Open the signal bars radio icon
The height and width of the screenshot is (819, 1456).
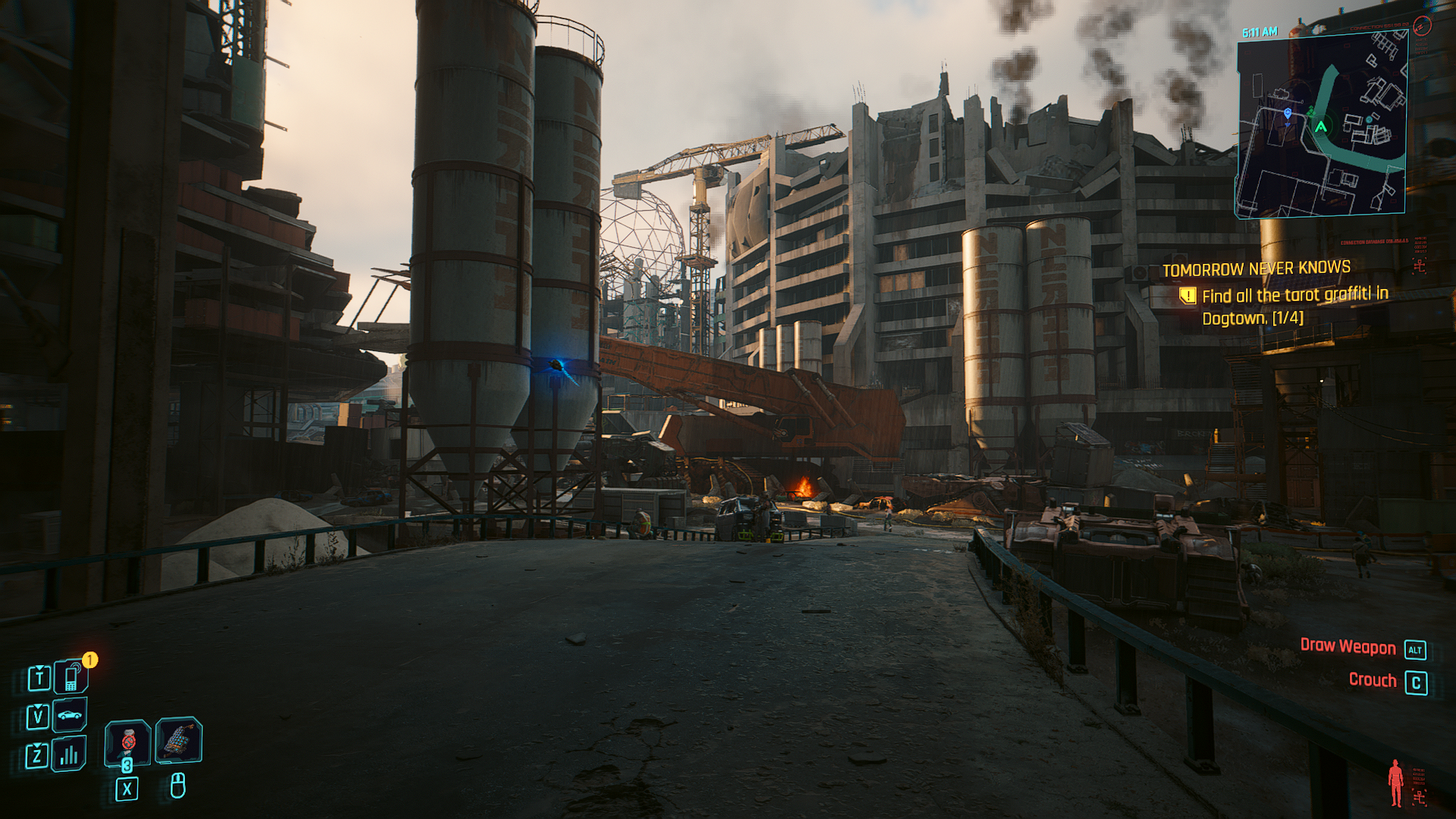tap(69, 754)
